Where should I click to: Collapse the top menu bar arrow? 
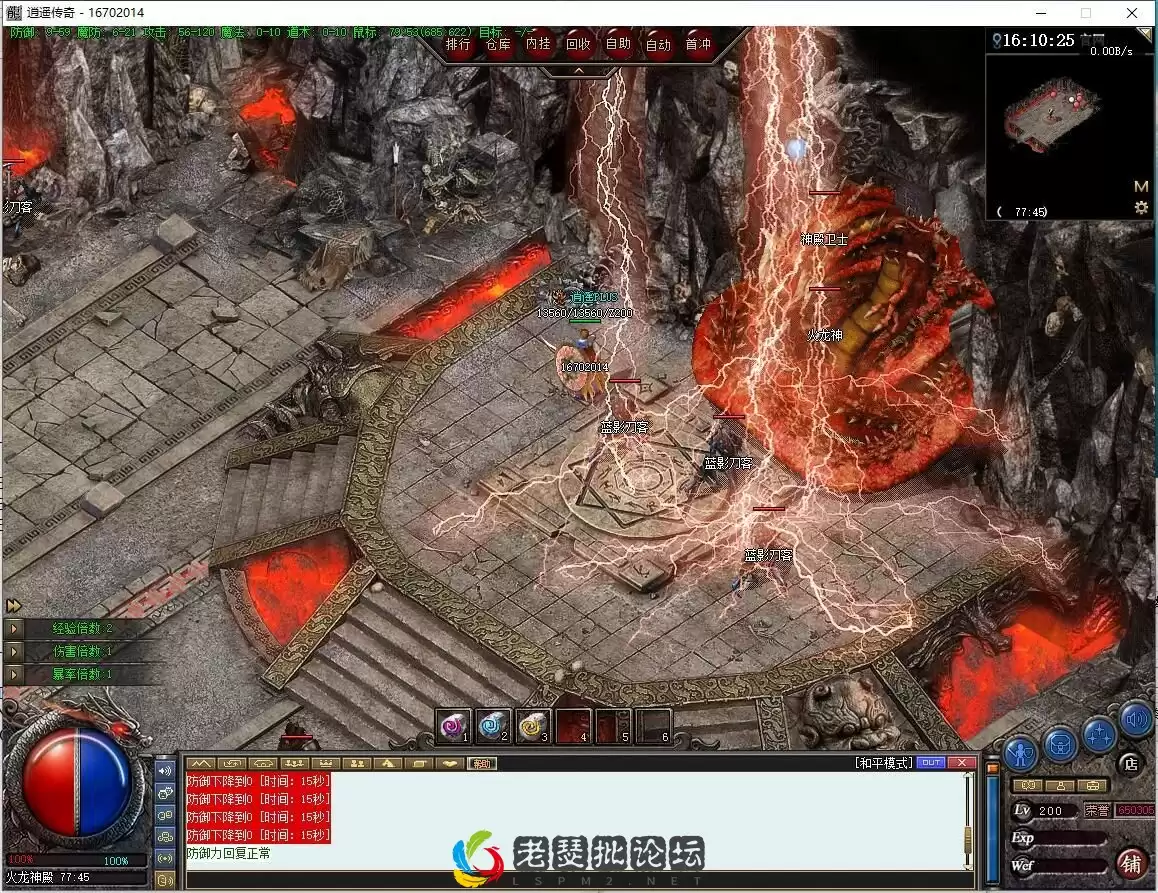click(x=579, y=71)
